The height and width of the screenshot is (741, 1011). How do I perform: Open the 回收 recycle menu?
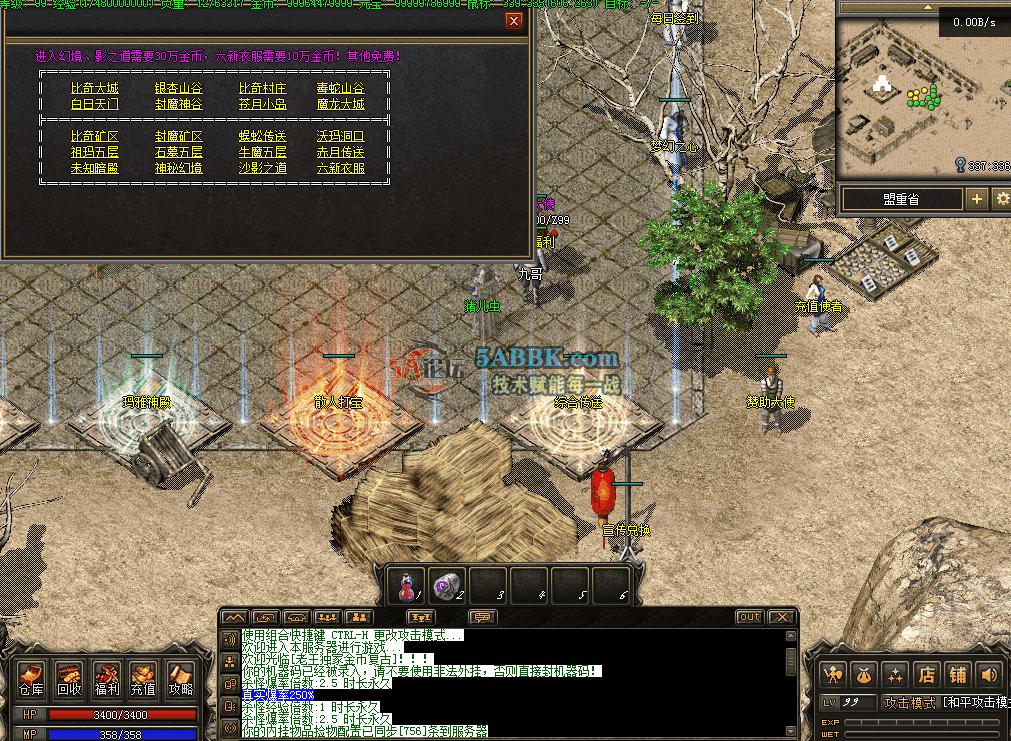tap(69, 679)
